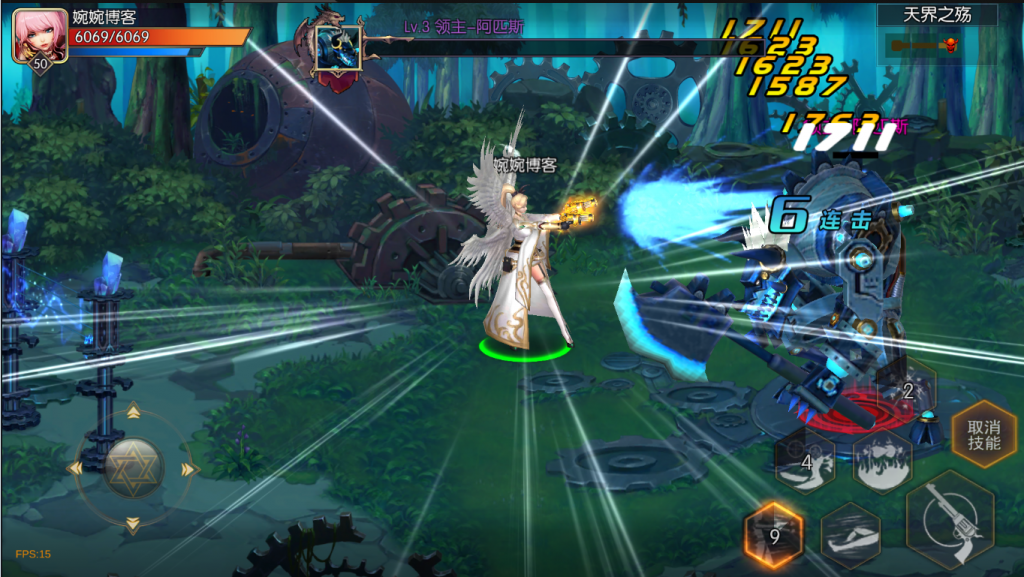Open the 天界之殇 stage minimap panel
Viewport: 1024px width, 577px height.
click(x=937, y=34)
